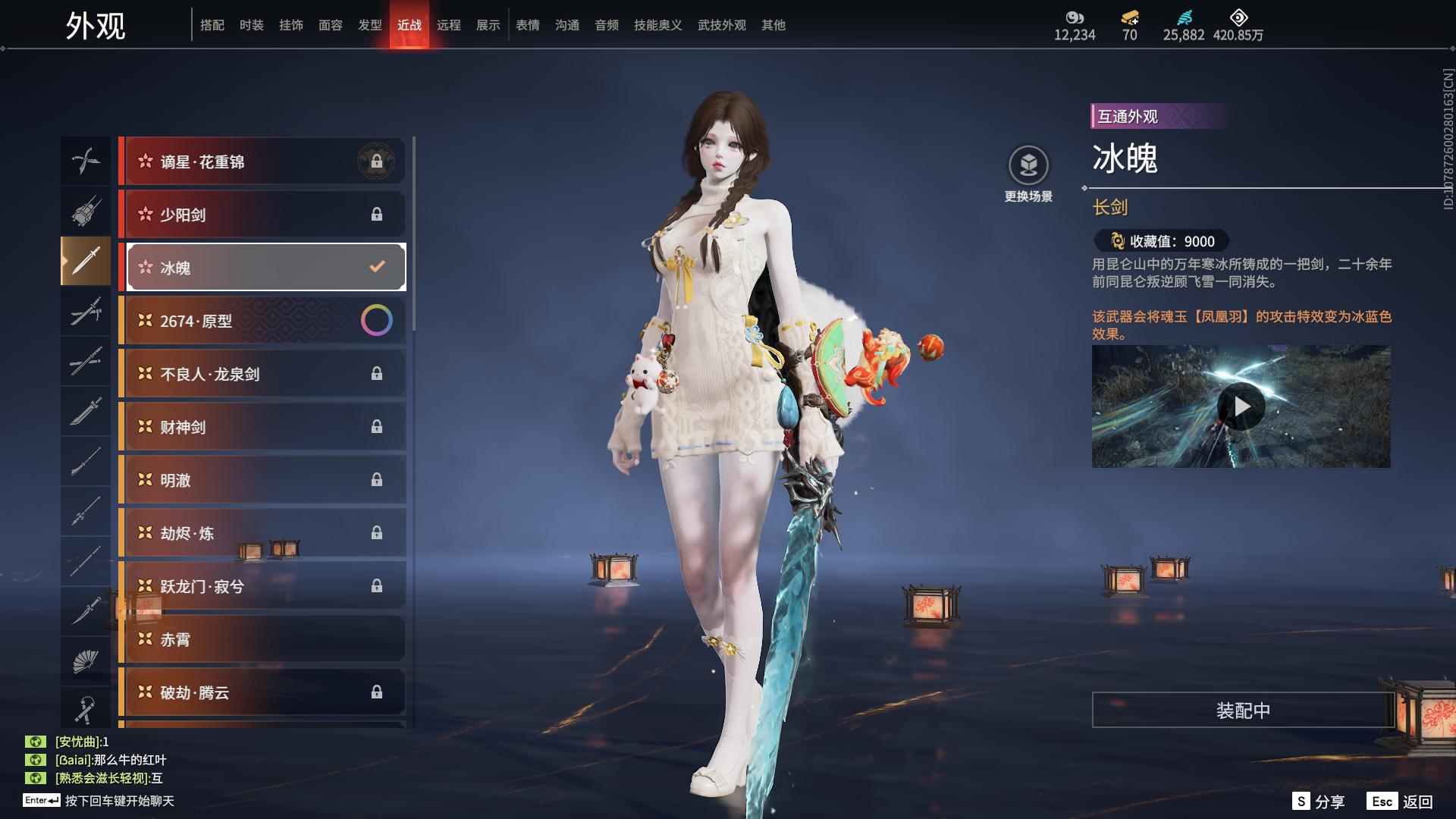This screenshot has width=1456, height=819.
Task: Open the 武技外观 tab
Action: click(x=721, y=25)
